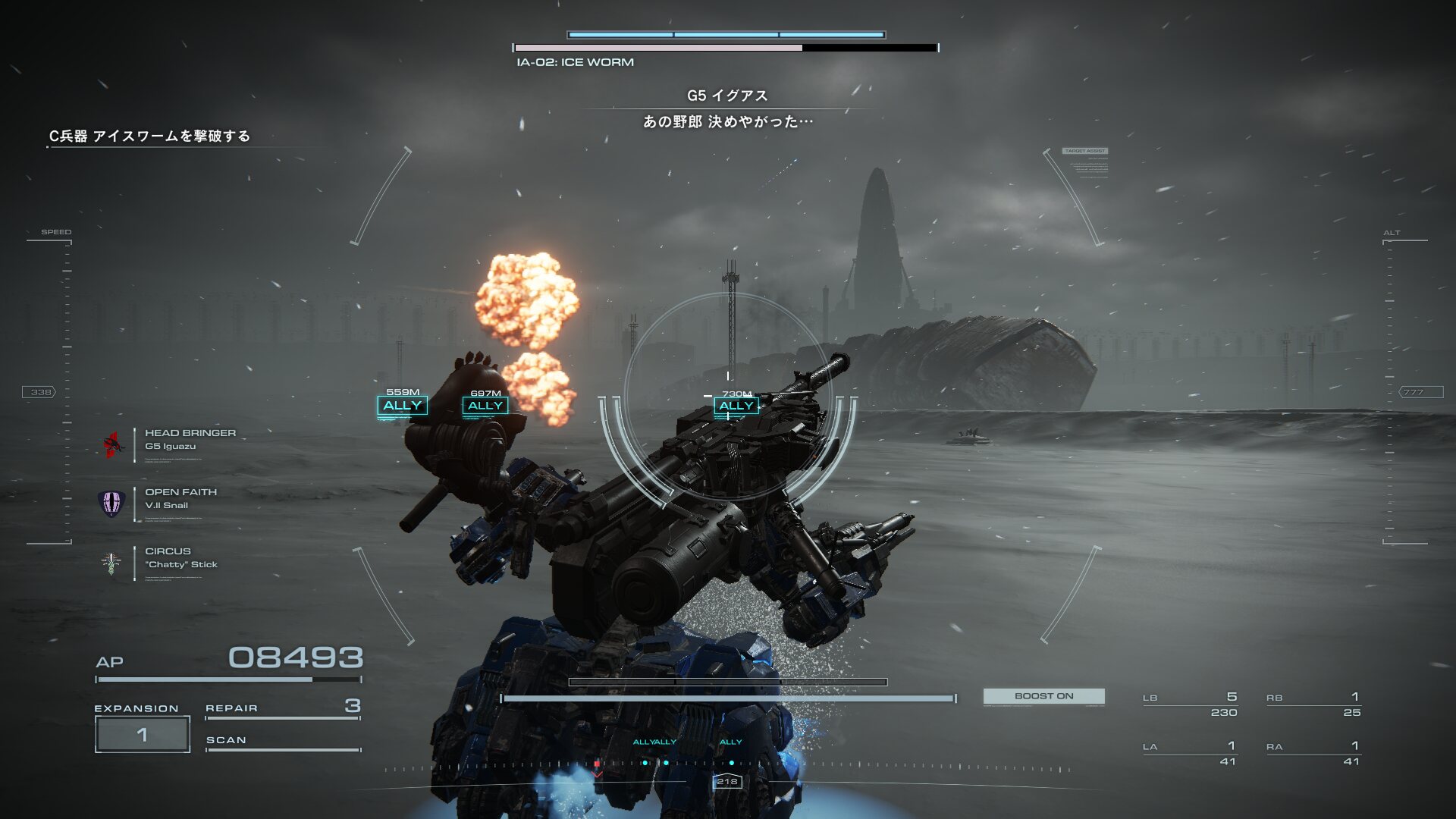Click the compass heading box showing 218
Image resolution: width=1456 pixels, height=819 pixels.
click(726, 781)
